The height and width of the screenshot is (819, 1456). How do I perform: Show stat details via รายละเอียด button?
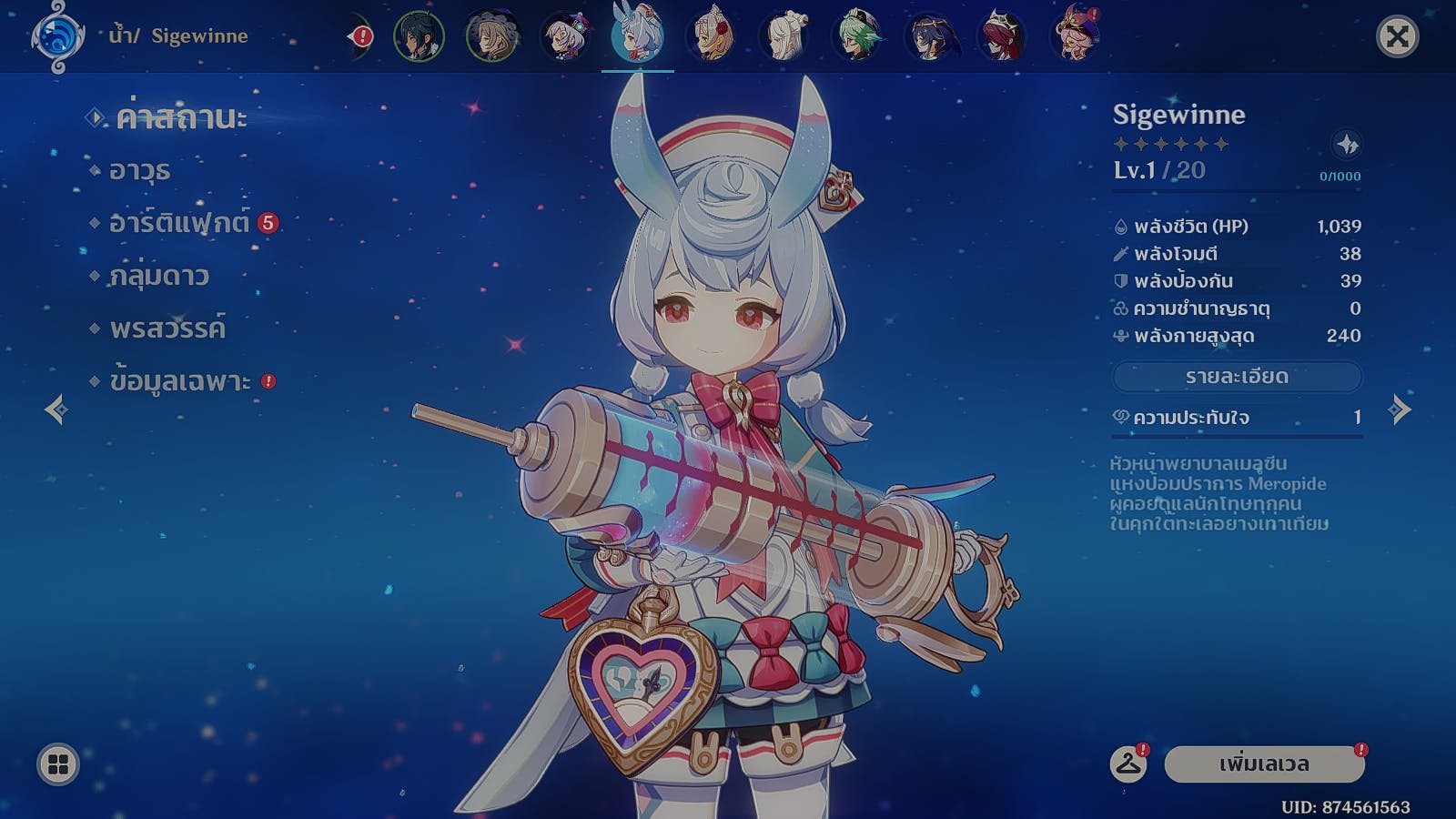point(1237,377)
